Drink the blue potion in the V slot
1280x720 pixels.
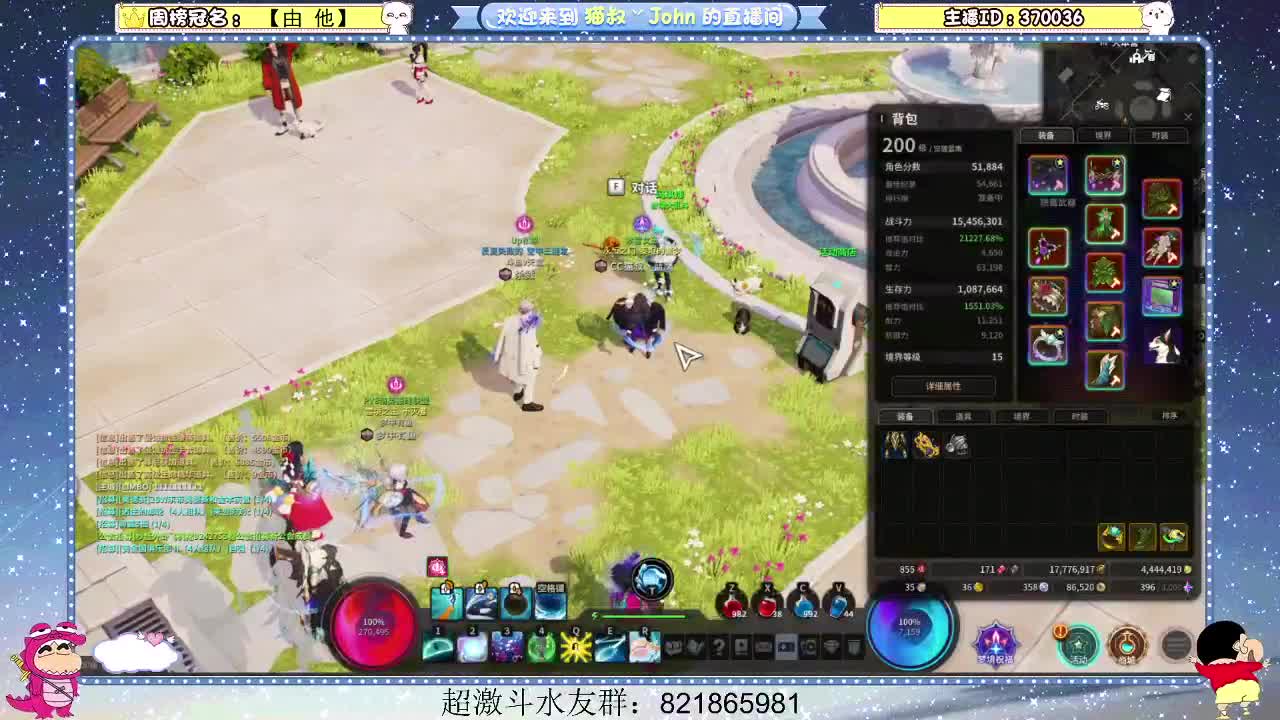[840, 605]
